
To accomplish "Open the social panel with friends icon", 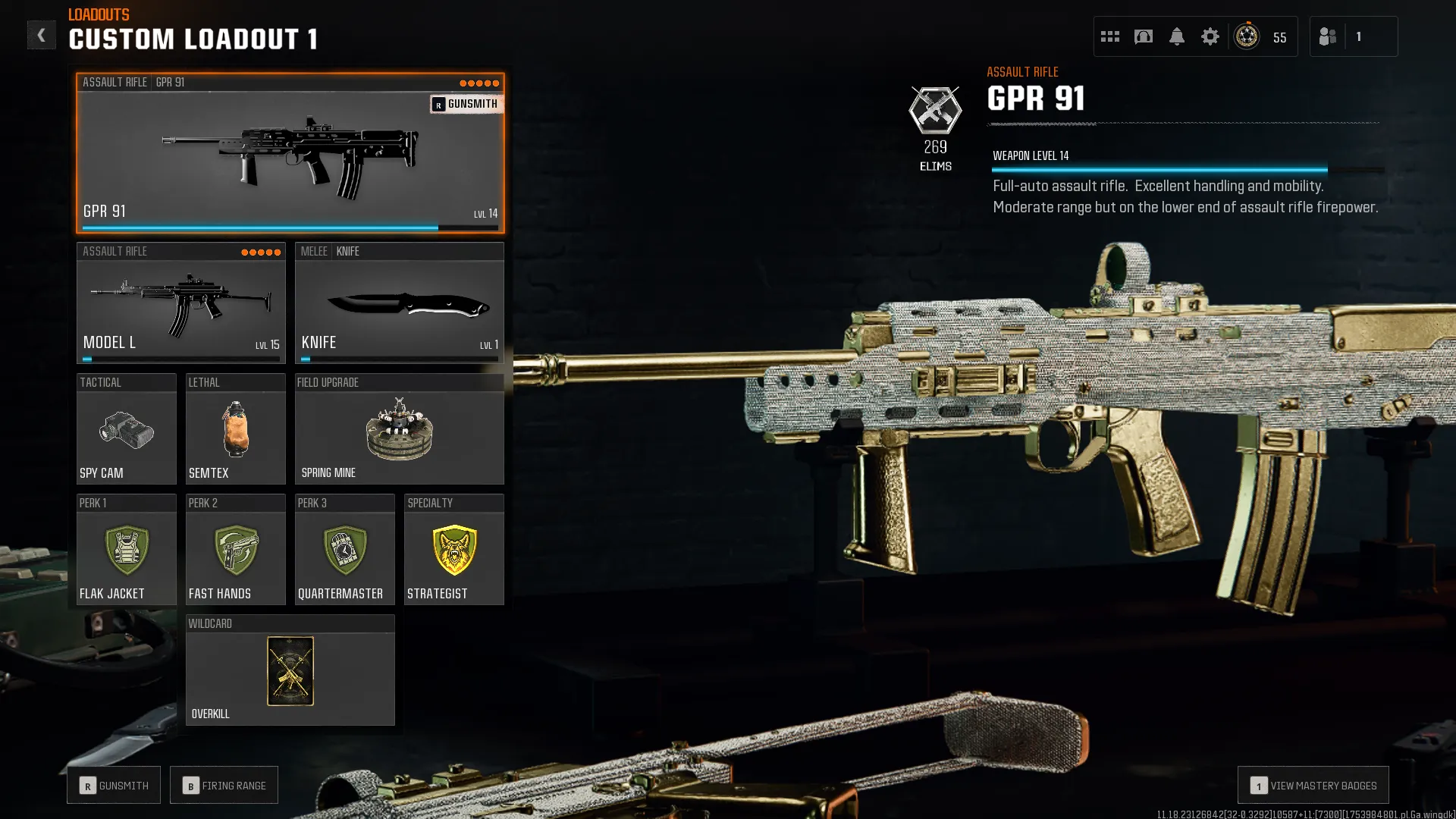I will [x=1327, y=36].
